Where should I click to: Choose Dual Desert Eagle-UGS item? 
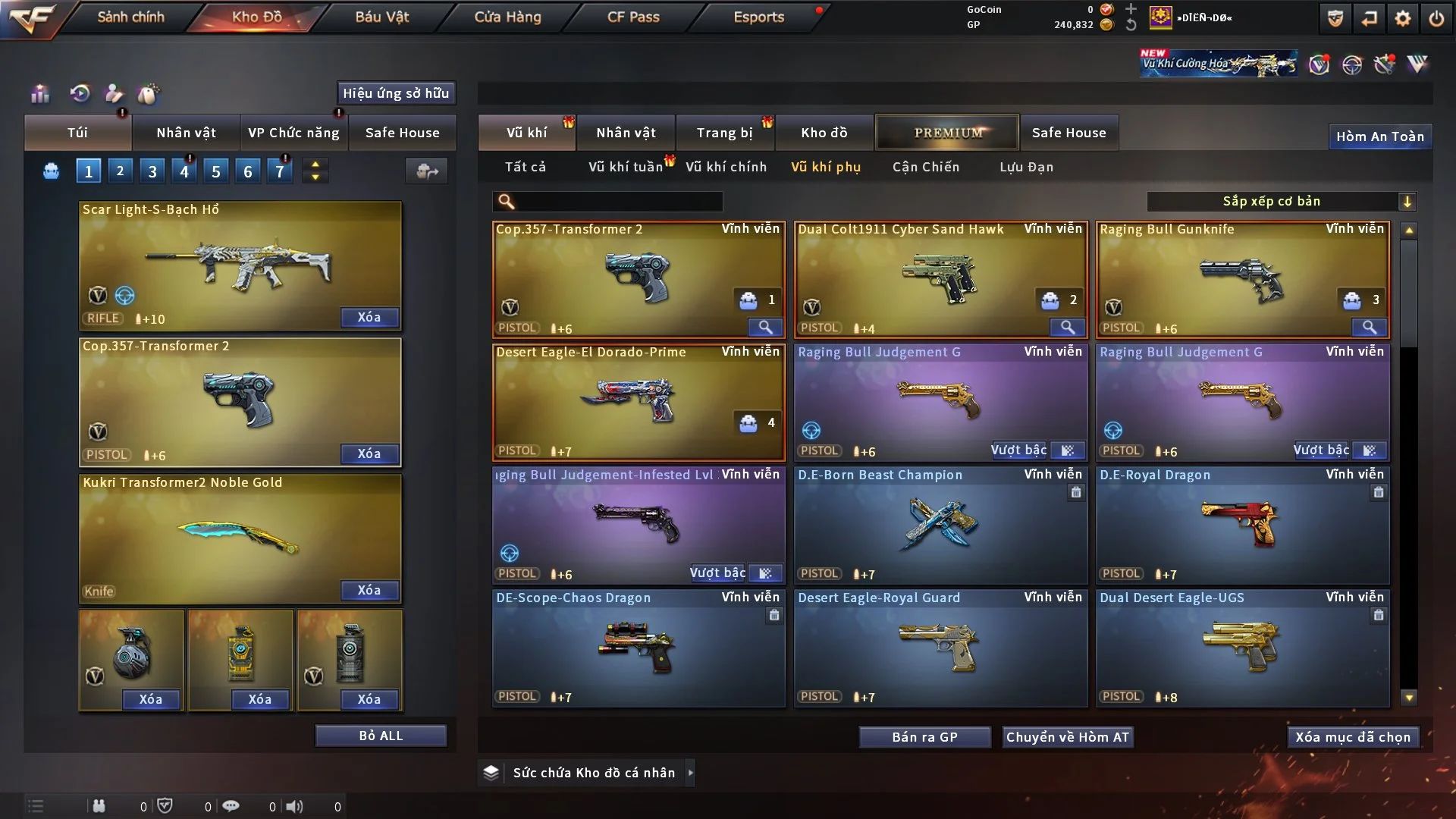pyautogui.click(x=1242, y=648)
